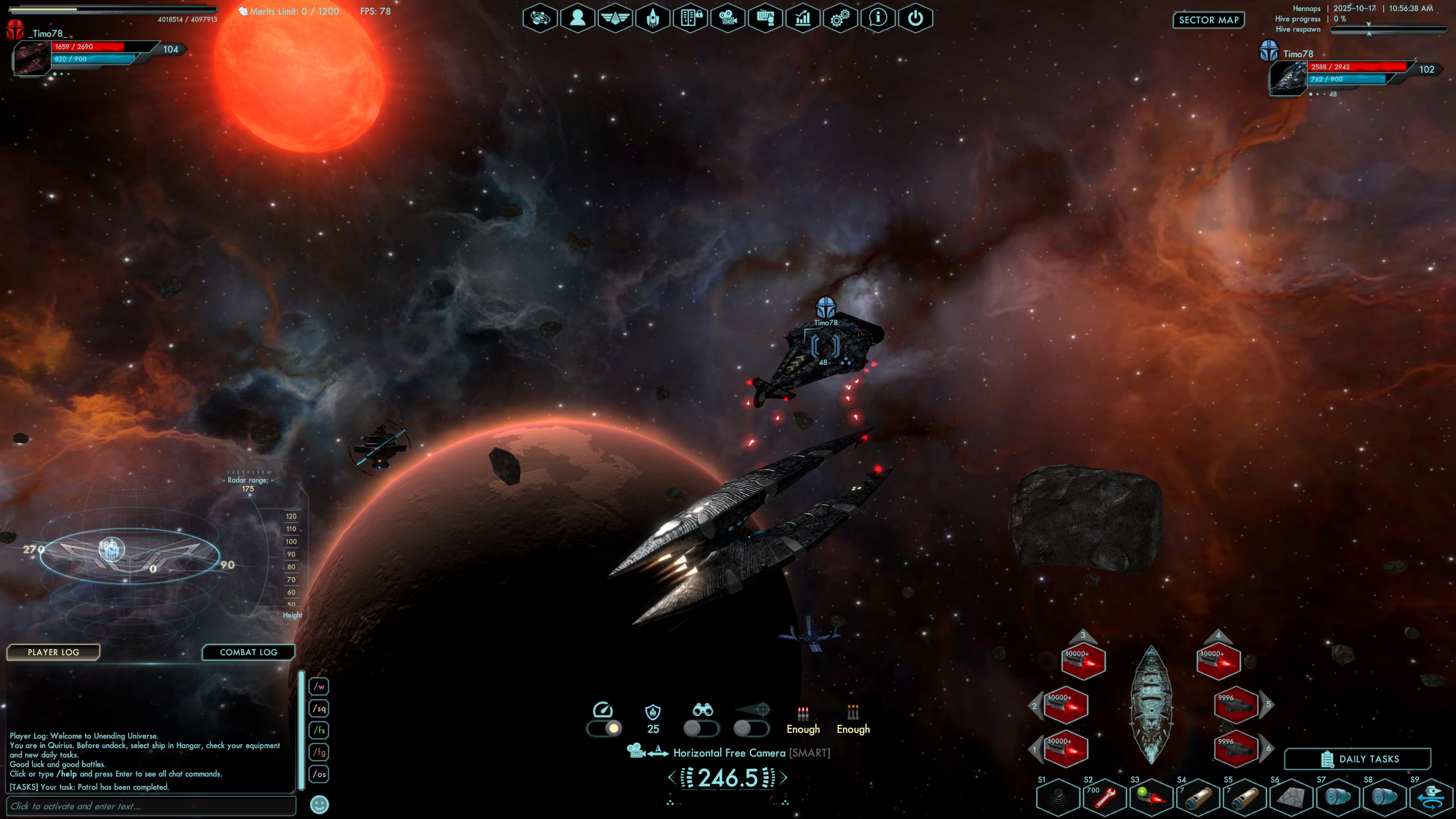This screenshot has width=1456, height=819.
Task: Click the power/exit hexagon button
Action: [x=915, y=18]
